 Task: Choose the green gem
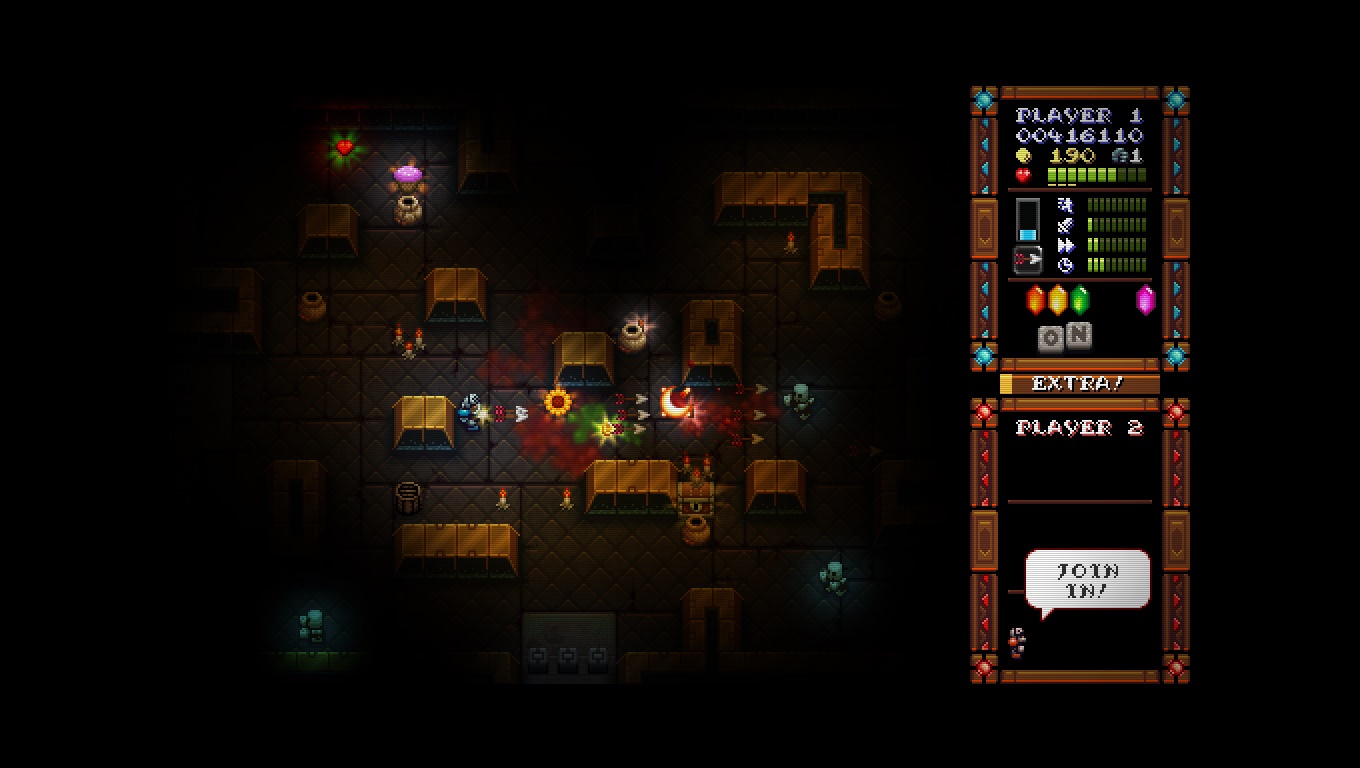click(x=1080, y=300)
